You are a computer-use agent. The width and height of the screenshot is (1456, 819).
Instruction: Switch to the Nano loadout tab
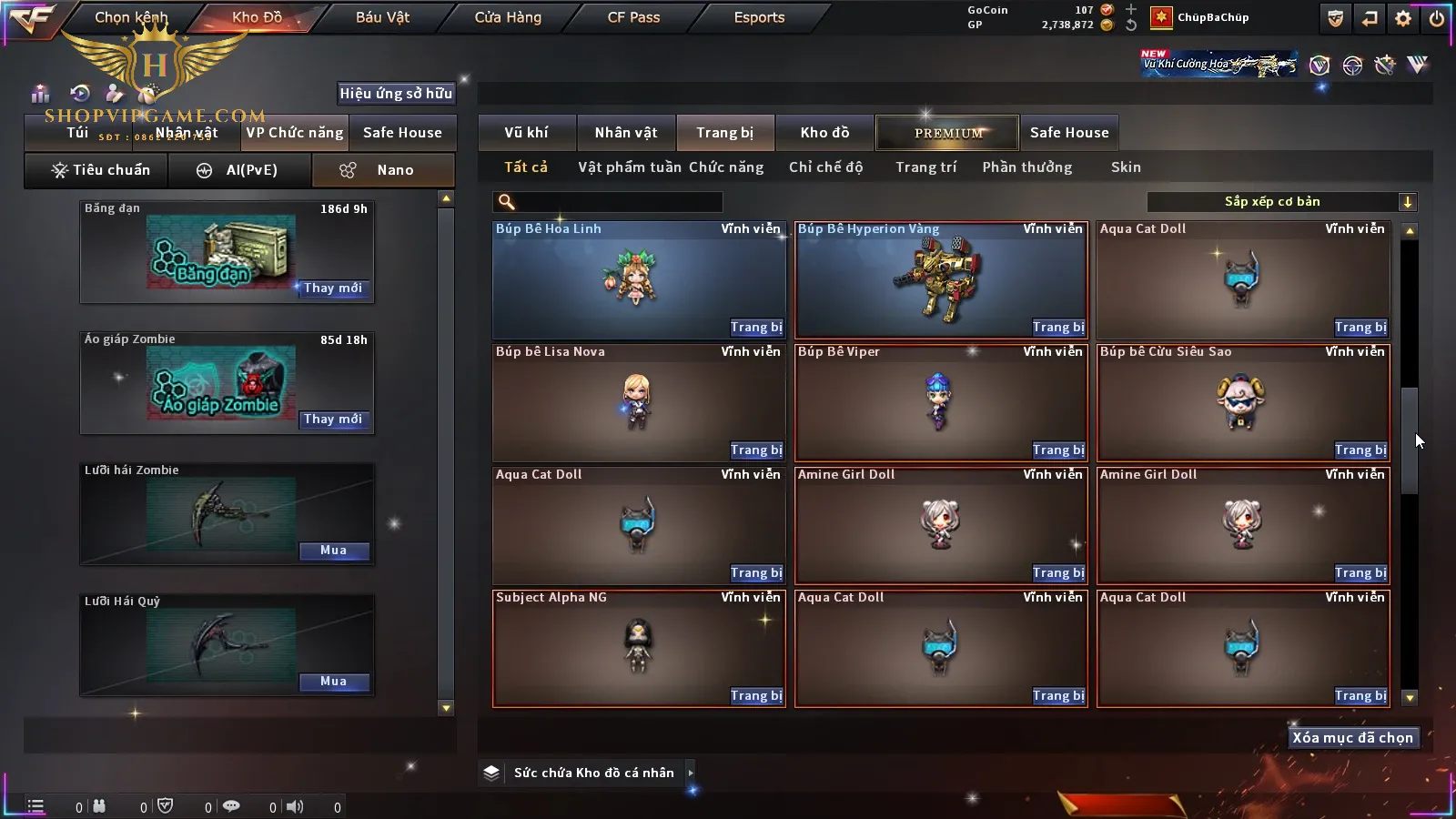click(383, 170)
